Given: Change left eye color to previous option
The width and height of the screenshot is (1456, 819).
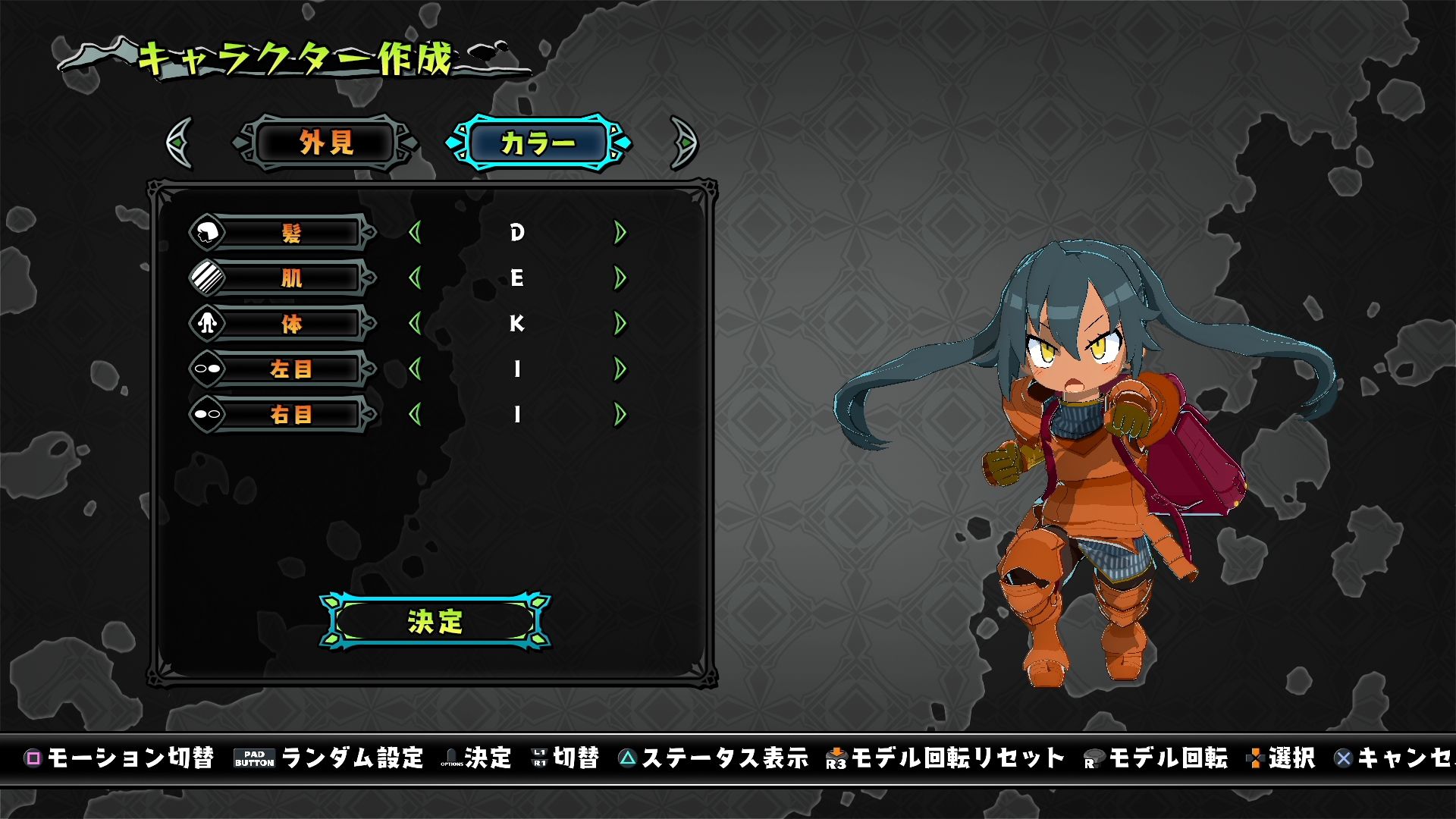Looking at the screenshot, I should (x=415, y=369).
